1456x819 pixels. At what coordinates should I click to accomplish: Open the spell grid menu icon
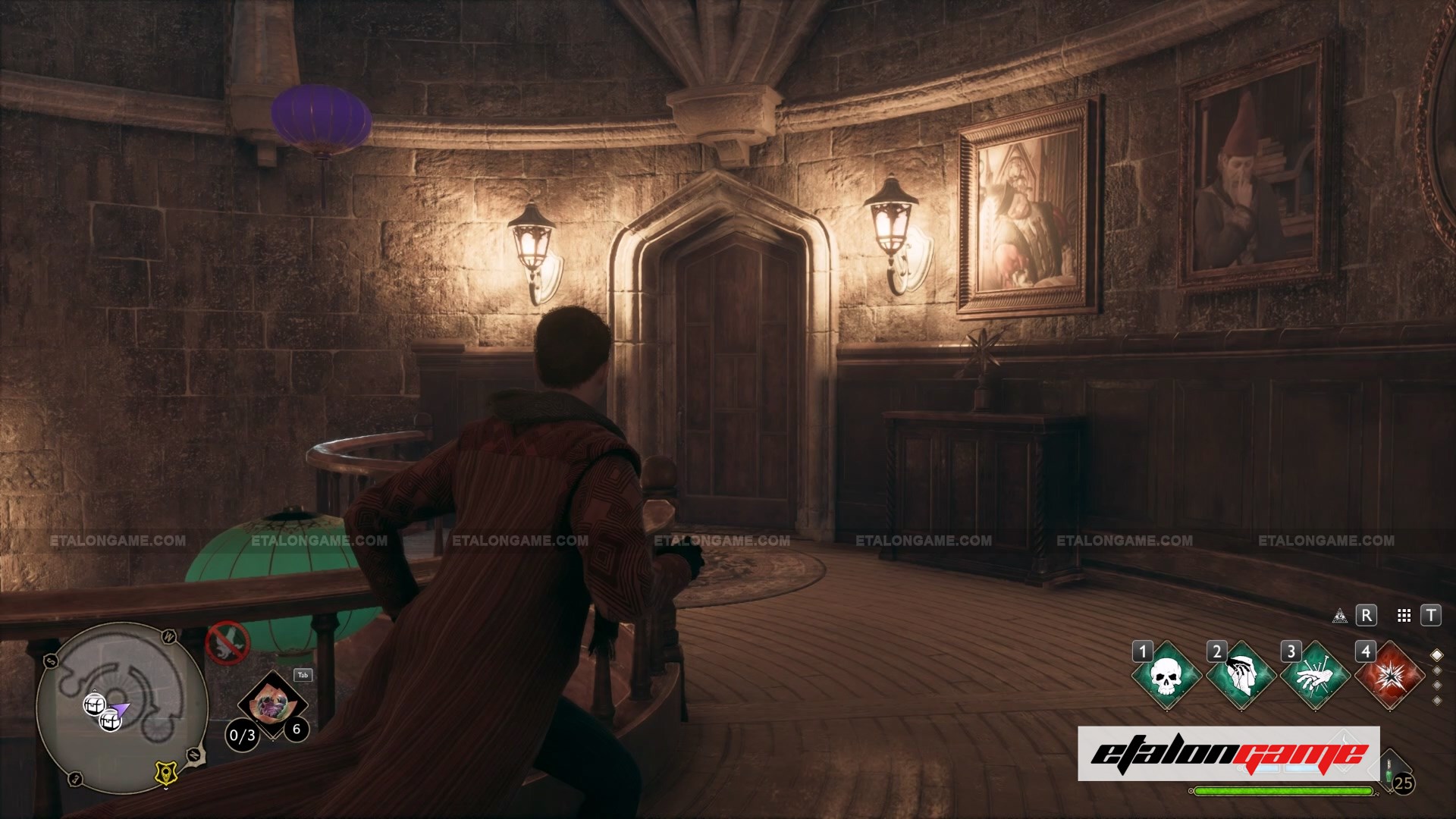(1404, 616)
